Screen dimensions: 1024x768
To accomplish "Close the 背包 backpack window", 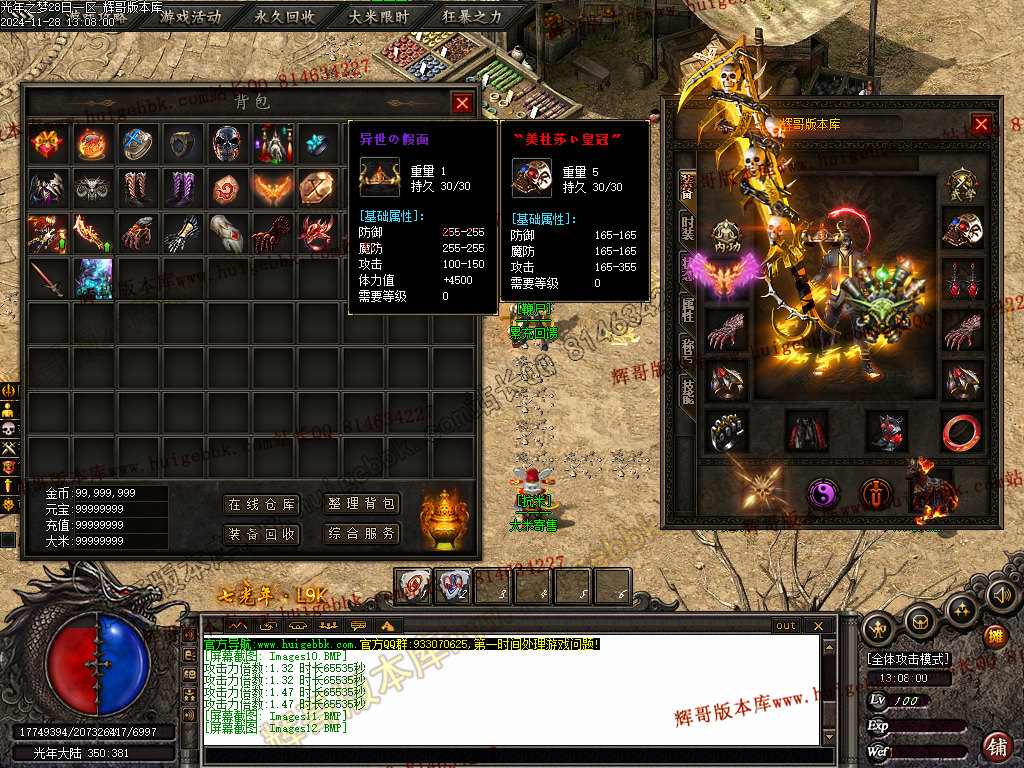I will point(462,102).
